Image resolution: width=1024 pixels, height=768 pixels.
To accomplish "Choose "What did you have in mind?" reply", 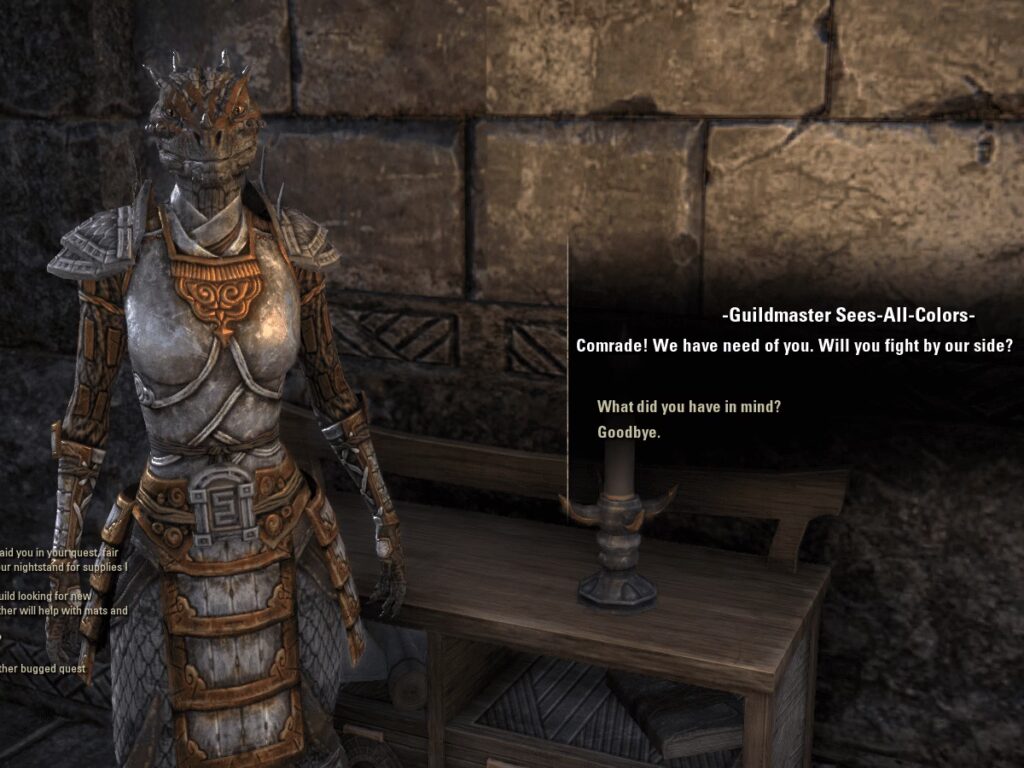I will pyautogui.click(x=688, y=407).
